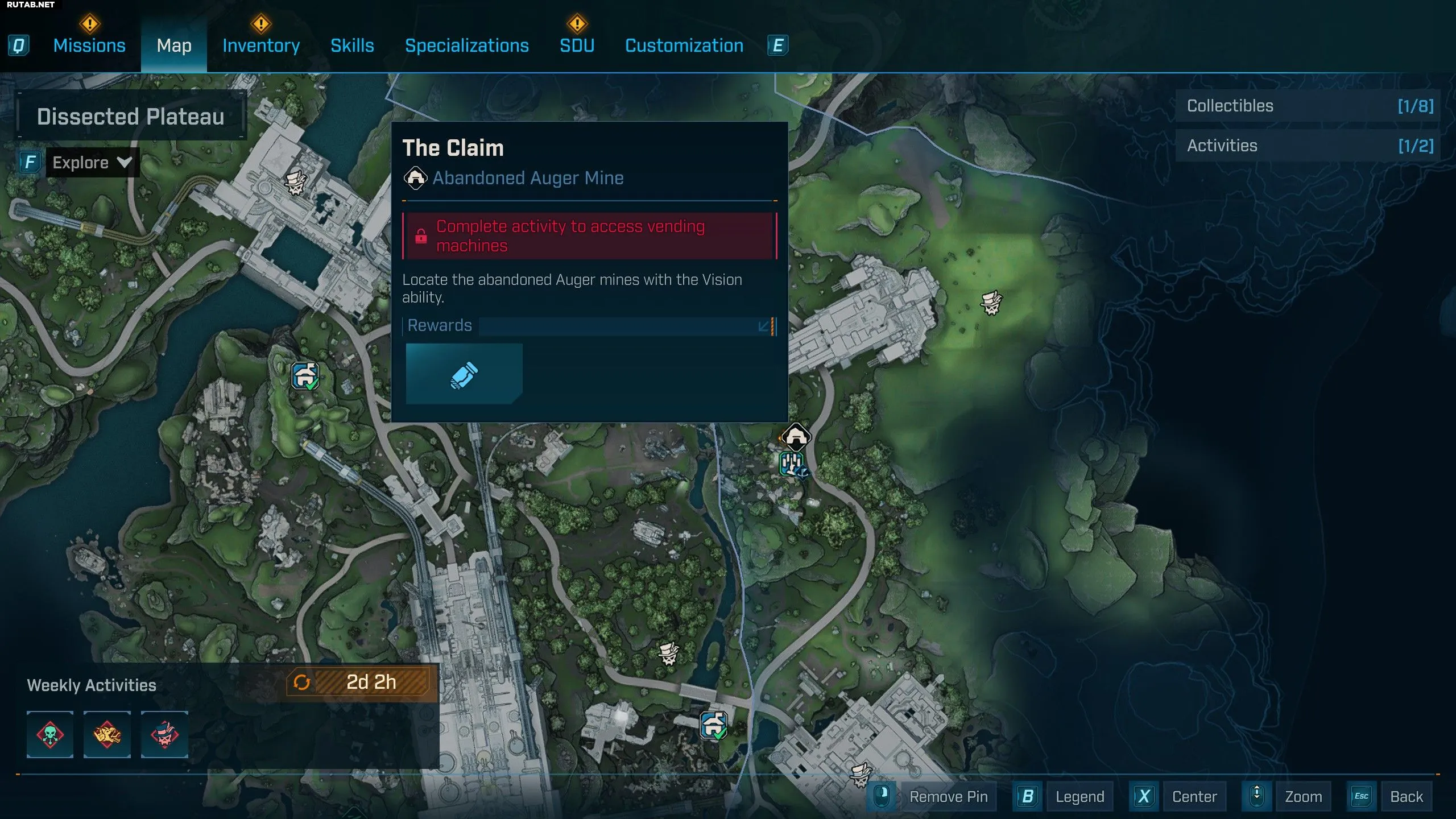Click the Remove Pin option

[x=948, y=797]
